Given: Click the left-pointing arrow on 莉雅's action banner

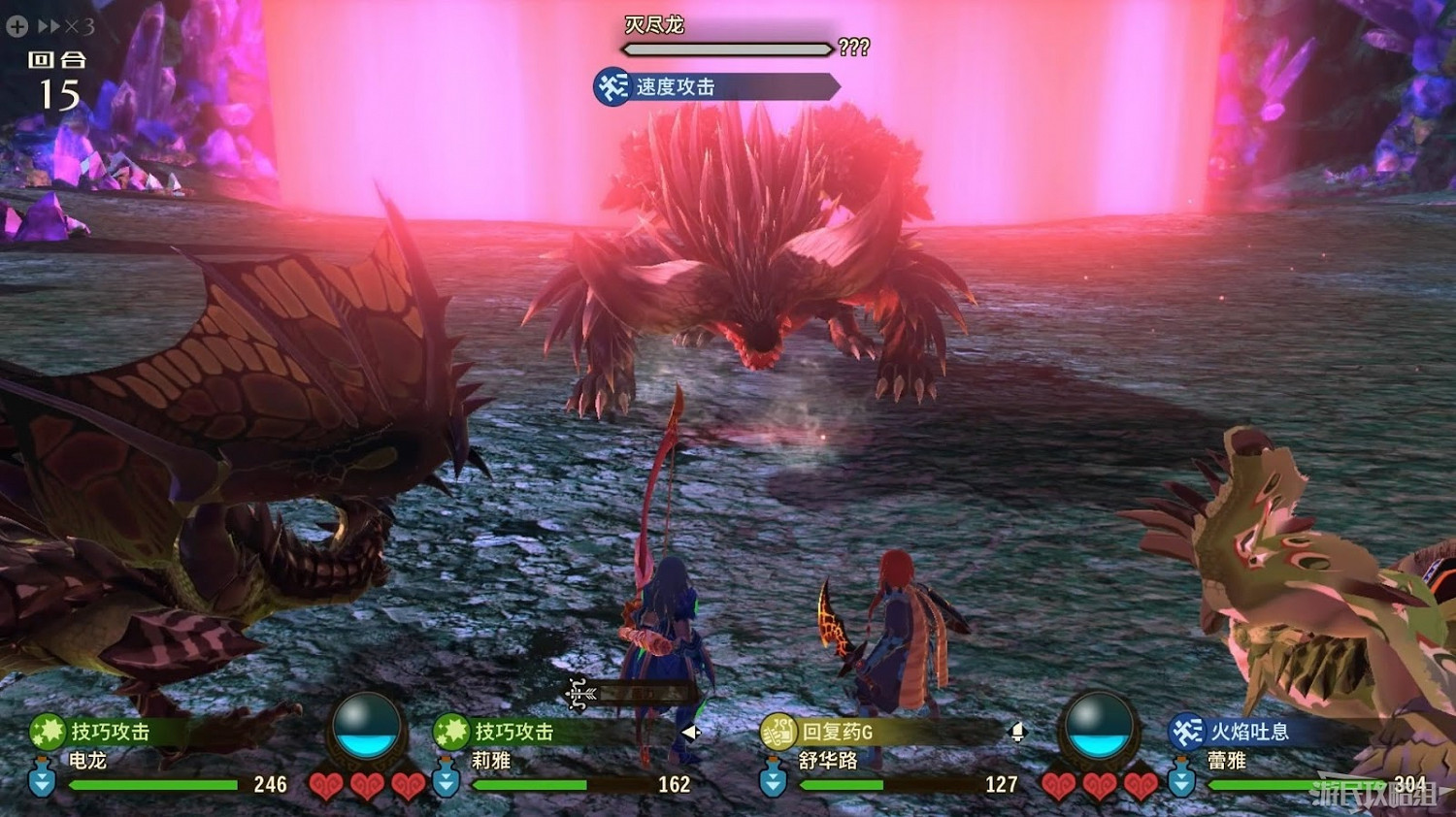Looking at the screenshot, I should [691, 734].
